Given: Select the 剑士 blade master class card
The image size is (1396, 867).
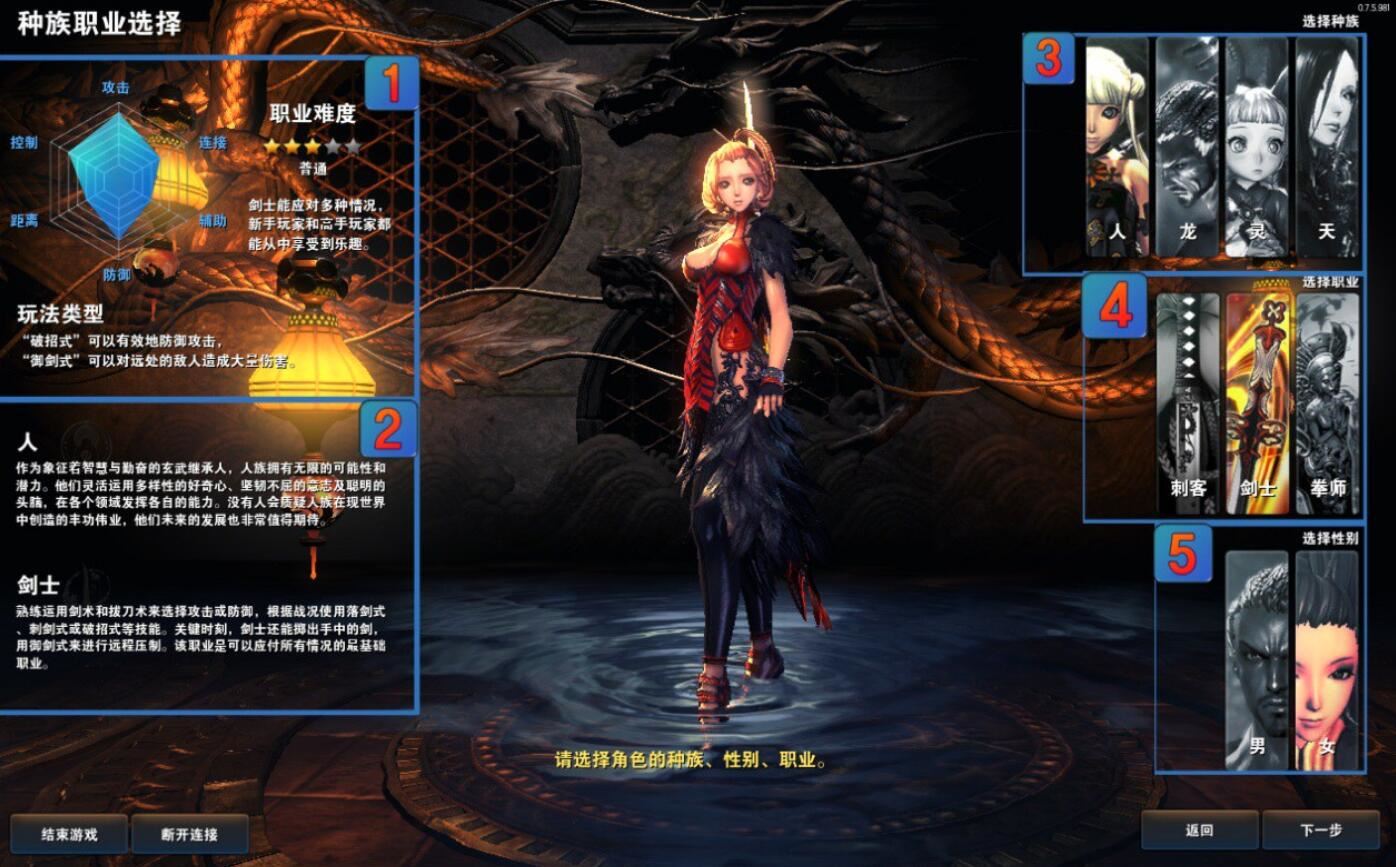Looking at the screenshot, I should [1257, 403].
